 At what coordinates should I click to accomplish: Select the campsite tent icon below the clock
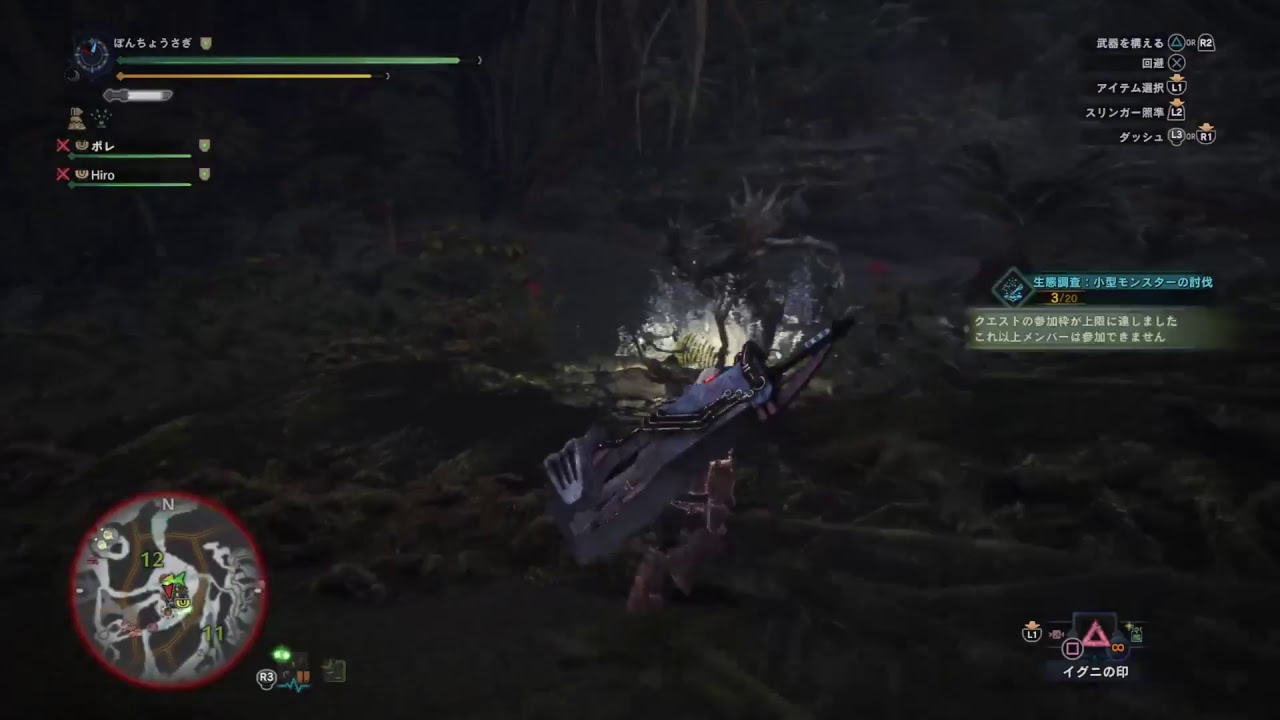[x=76, y=119]
